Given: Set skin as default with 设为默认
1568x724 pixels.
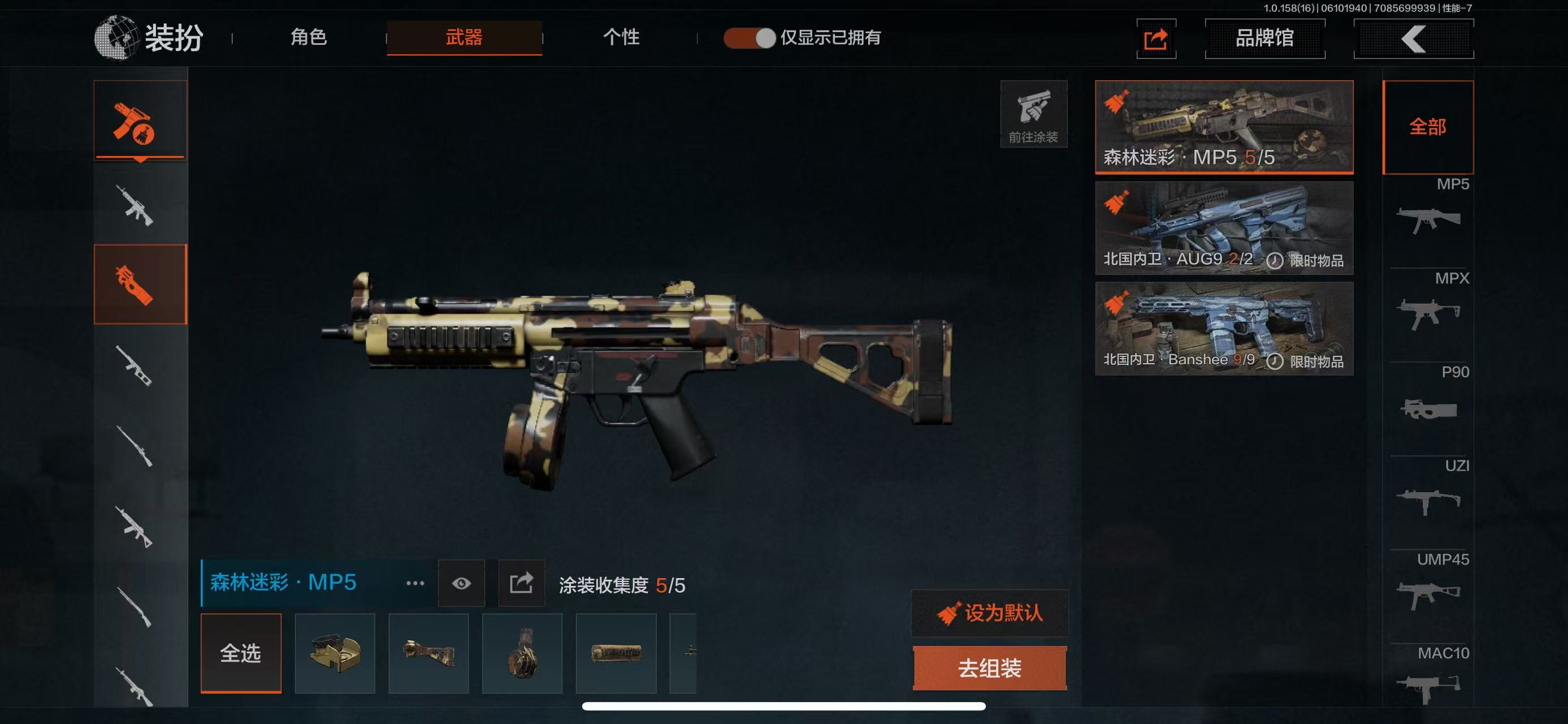Looking at the screenshot, I should click(989, 613).
